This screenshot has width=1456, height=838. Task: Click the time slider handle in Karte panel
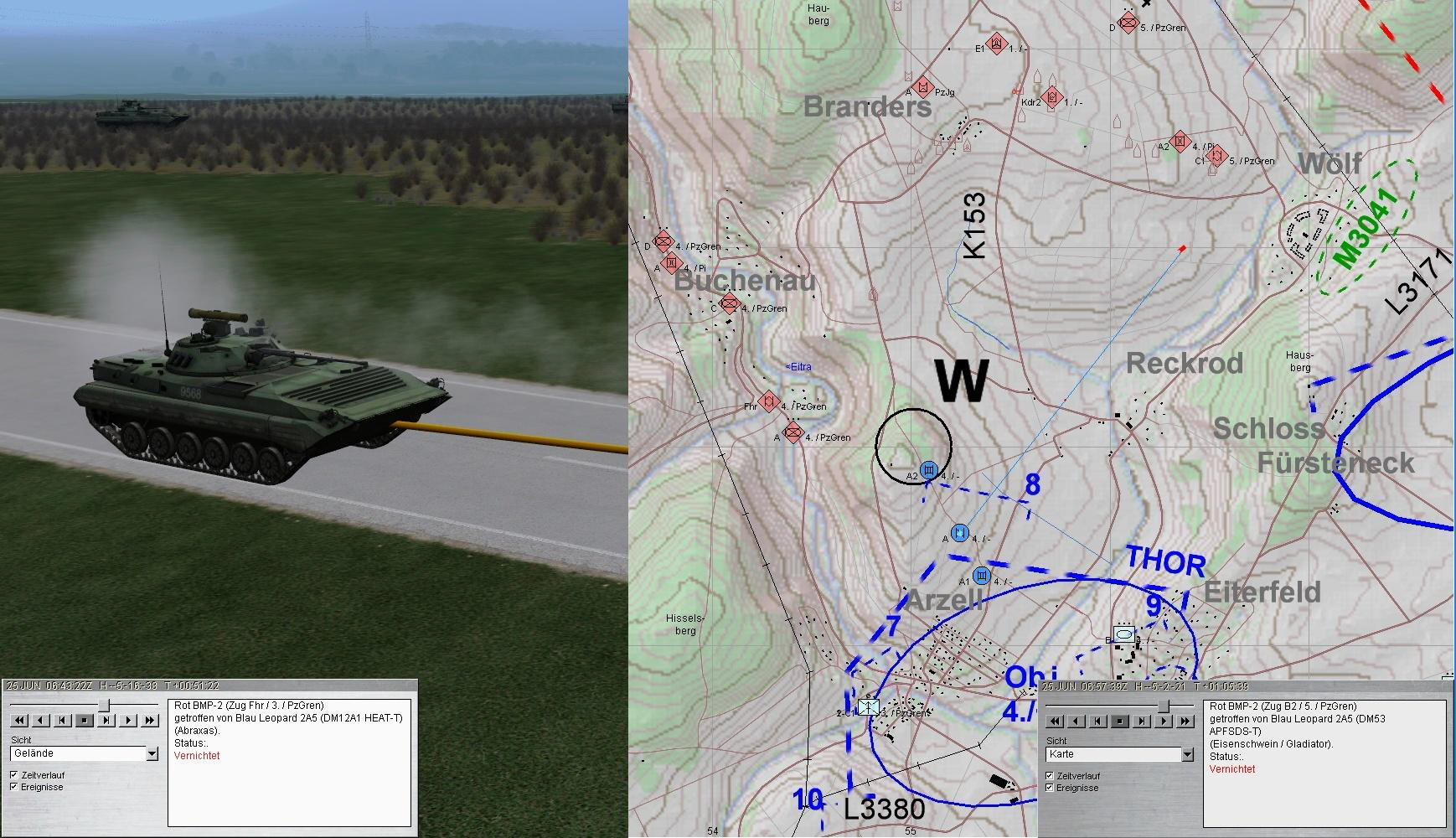pos(1163,706)
